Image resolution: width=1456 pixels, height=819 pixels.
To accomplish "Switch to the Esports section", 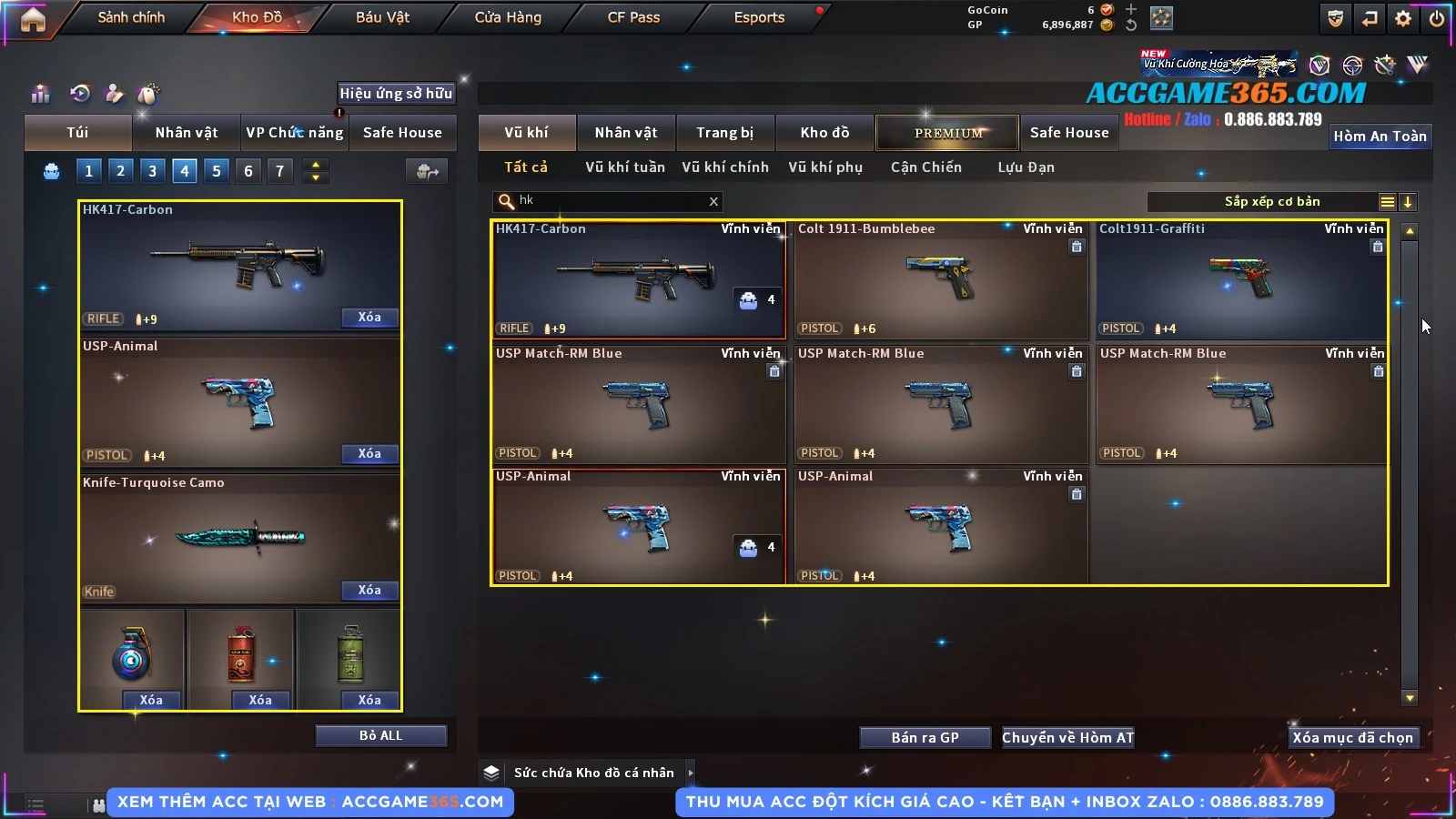I will point(759,17).
